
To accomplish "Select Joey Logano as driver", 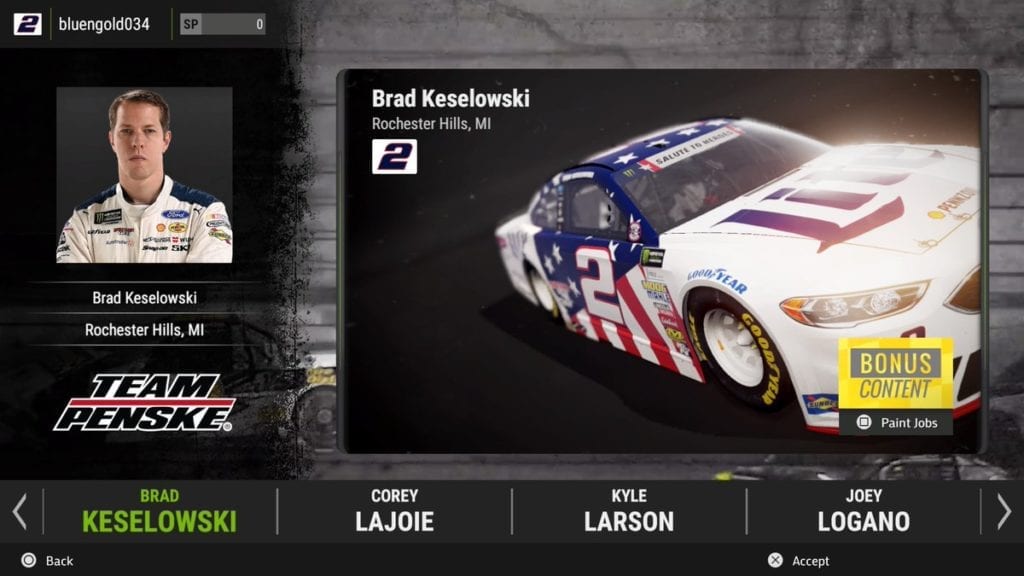I will pyautogui.click(x=863, y=511).
